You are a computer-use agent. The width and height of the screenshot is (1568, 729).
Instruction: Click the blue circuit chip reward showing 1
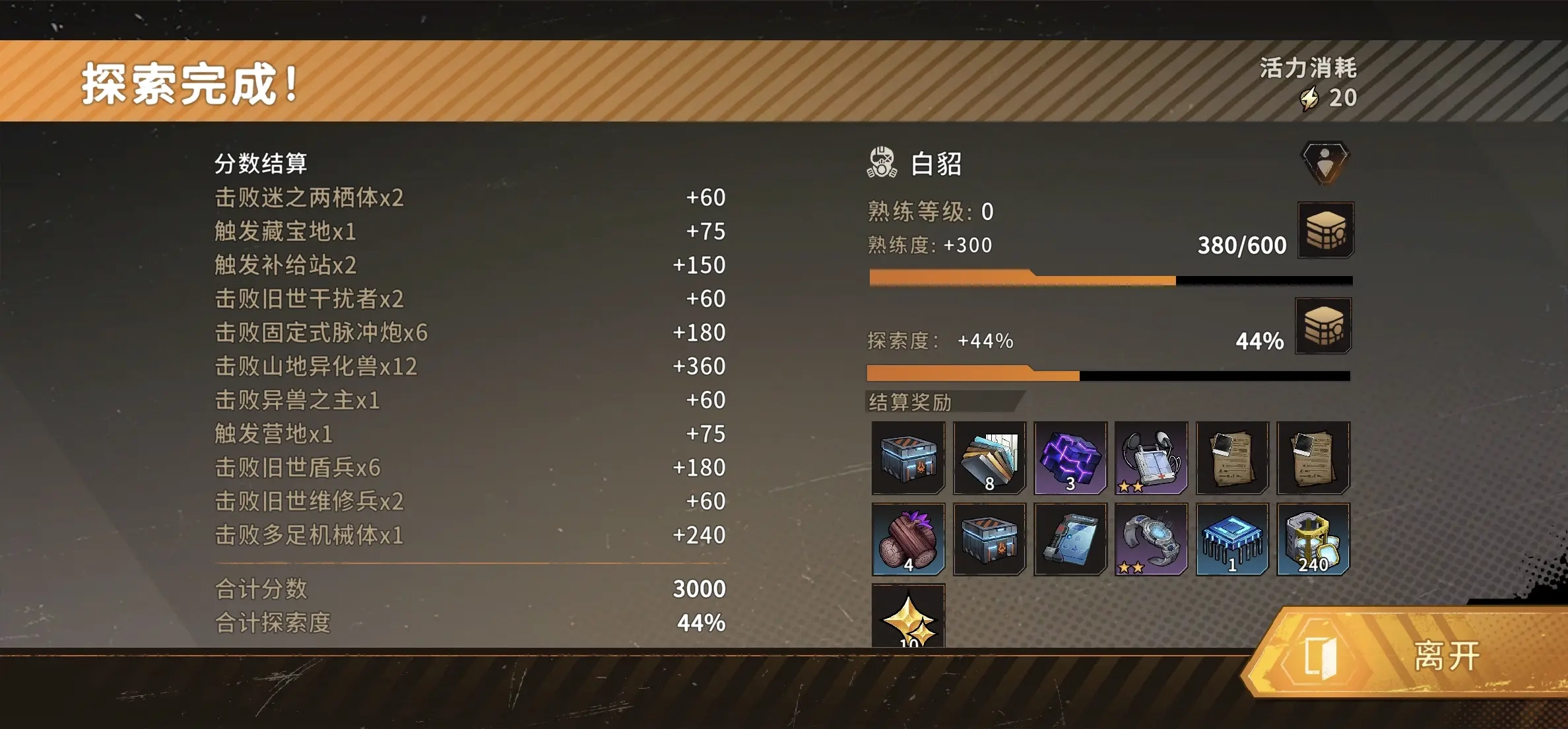1232,539
